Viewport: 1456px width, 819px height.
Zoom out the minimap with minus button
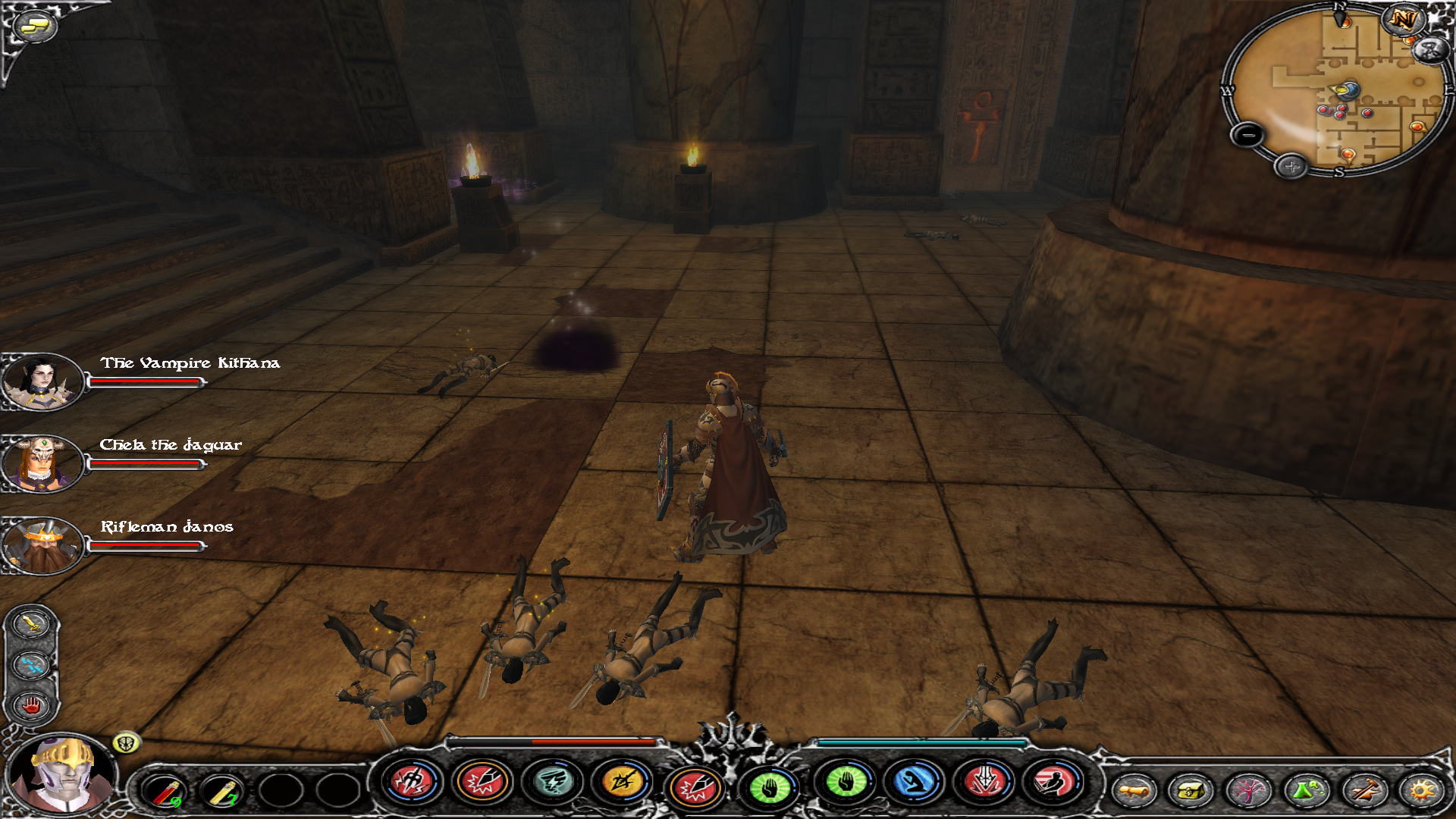point(1247,136)
